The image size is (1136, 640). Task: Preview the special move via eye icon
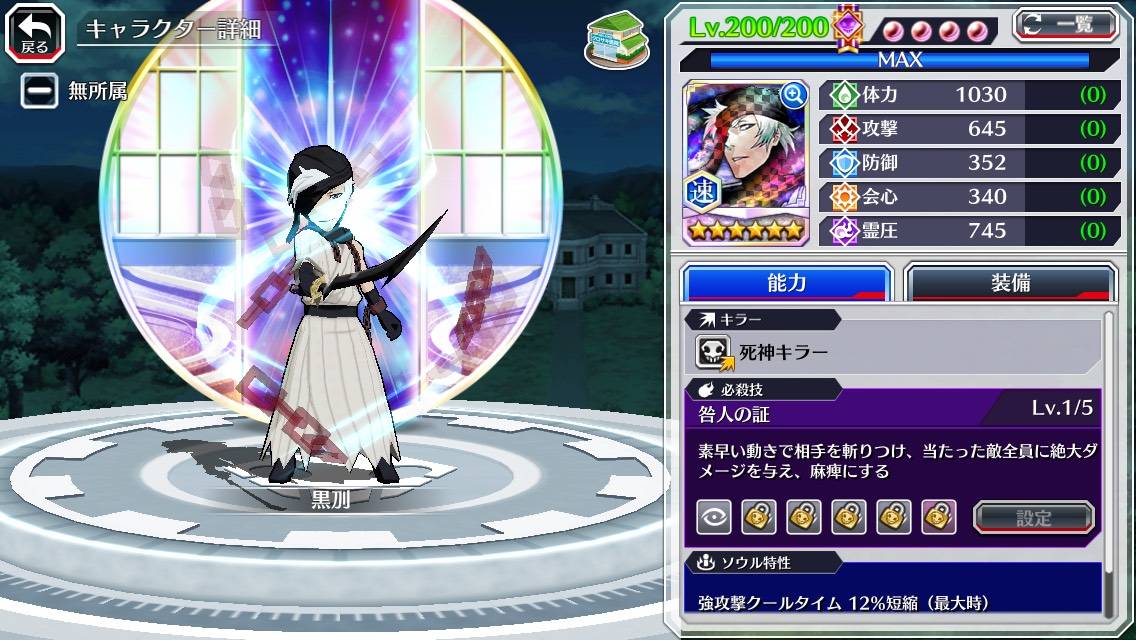(x=714, y=517)
